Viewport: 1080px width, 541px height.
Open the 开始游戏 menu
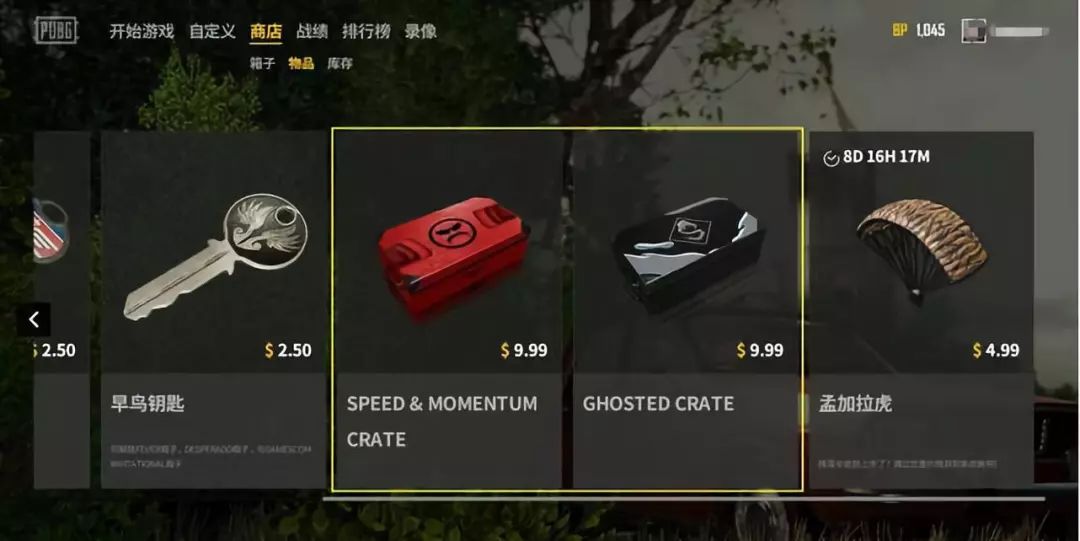(141, 31)
